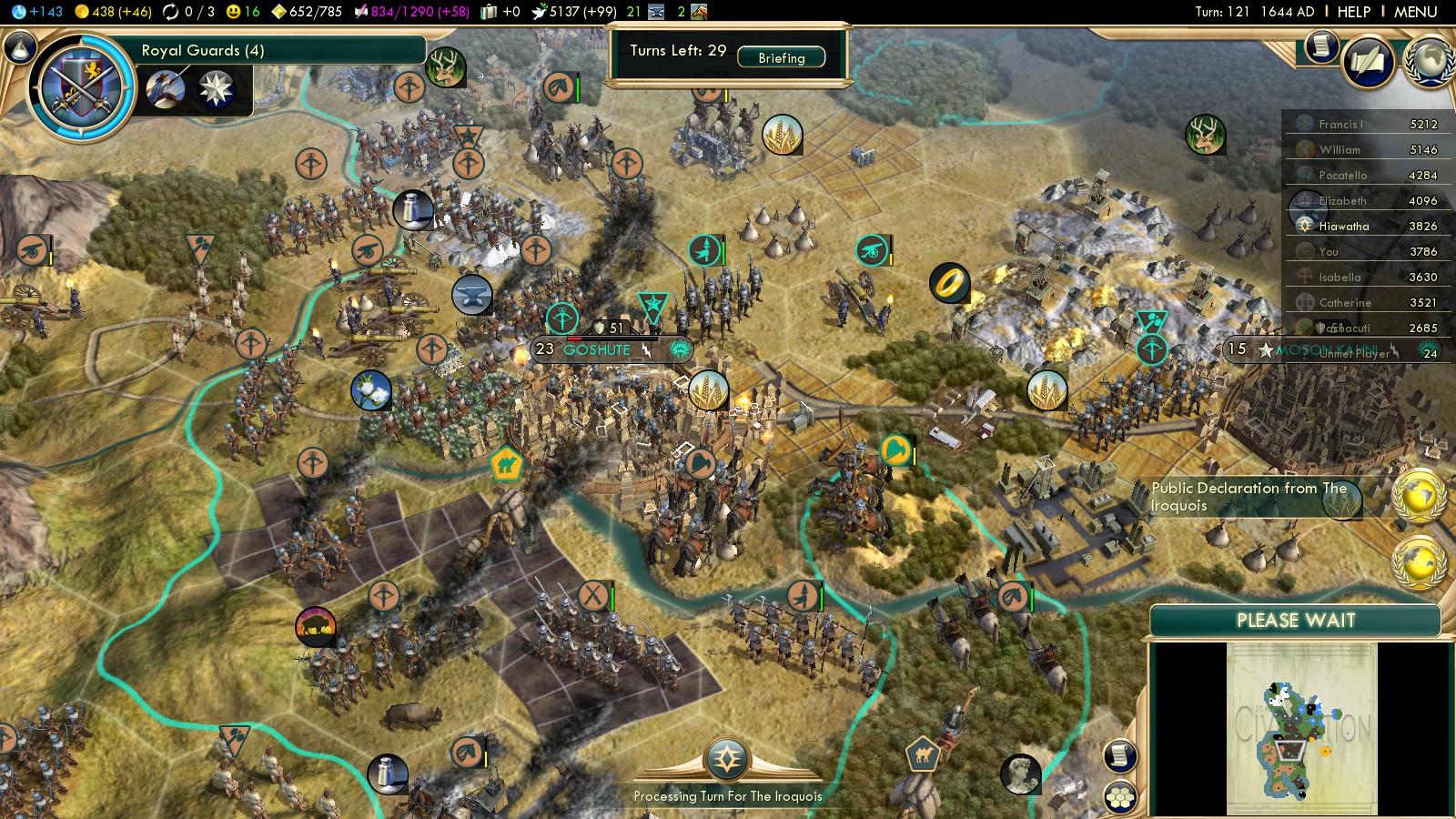The width and height of the screenshot is (1456, 819).
Task: Click the gold treasury counter in the top bar
Action: (113, 12)
